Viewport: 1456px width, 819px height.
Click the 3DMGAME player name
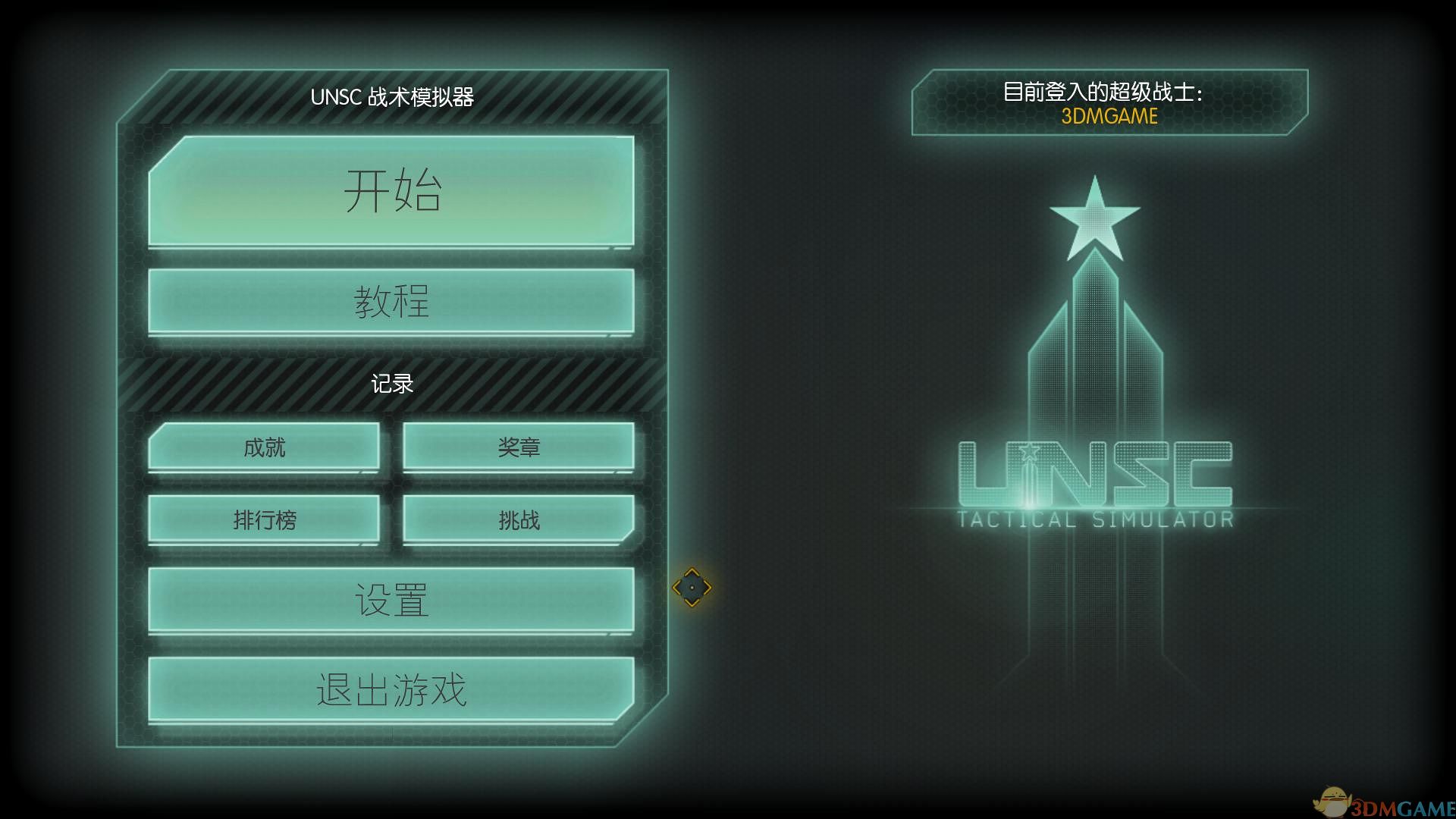[1109, 116]
